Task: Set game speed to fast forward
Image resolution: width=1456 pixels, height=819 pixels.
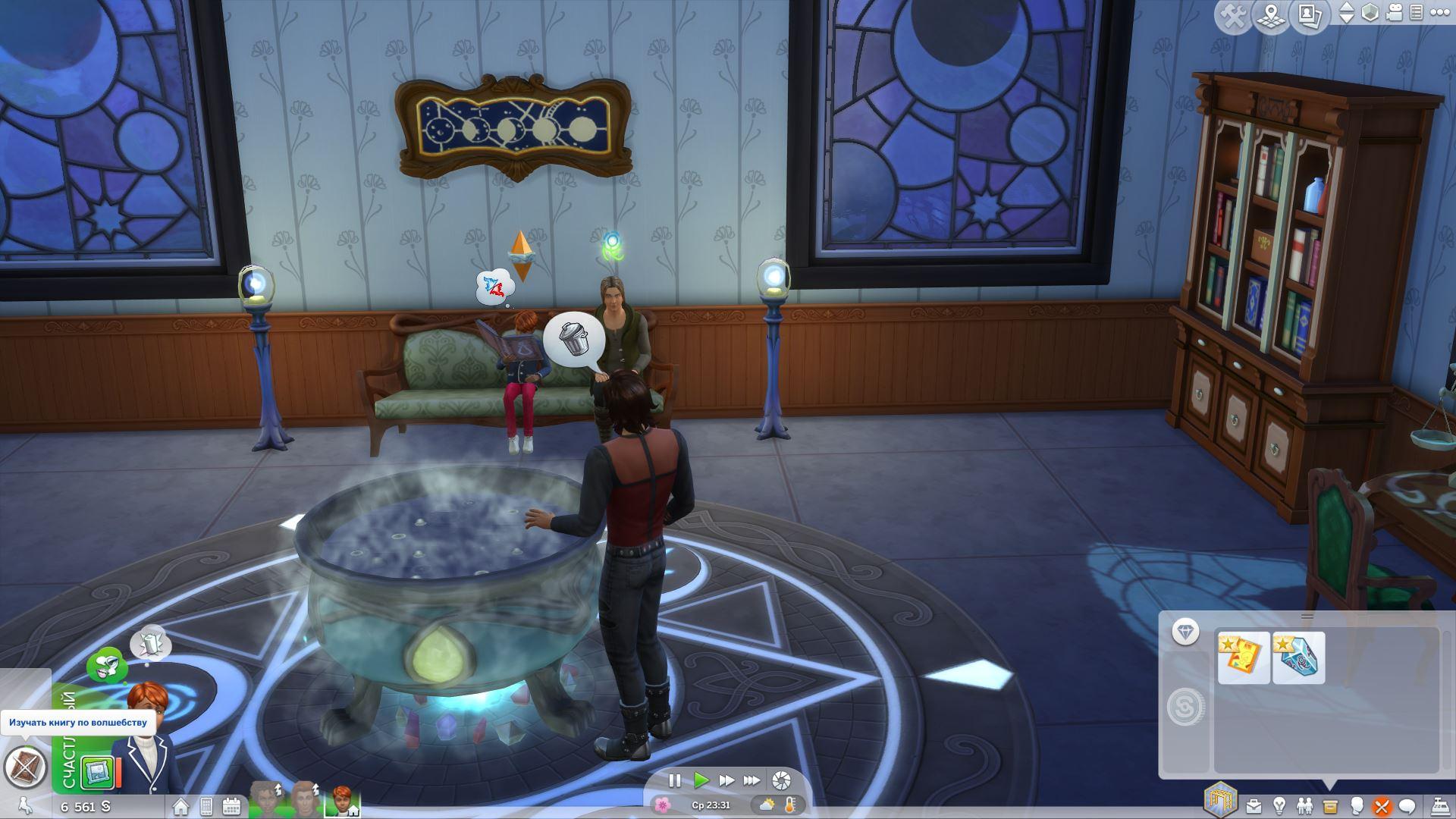Action: point(726,780)
